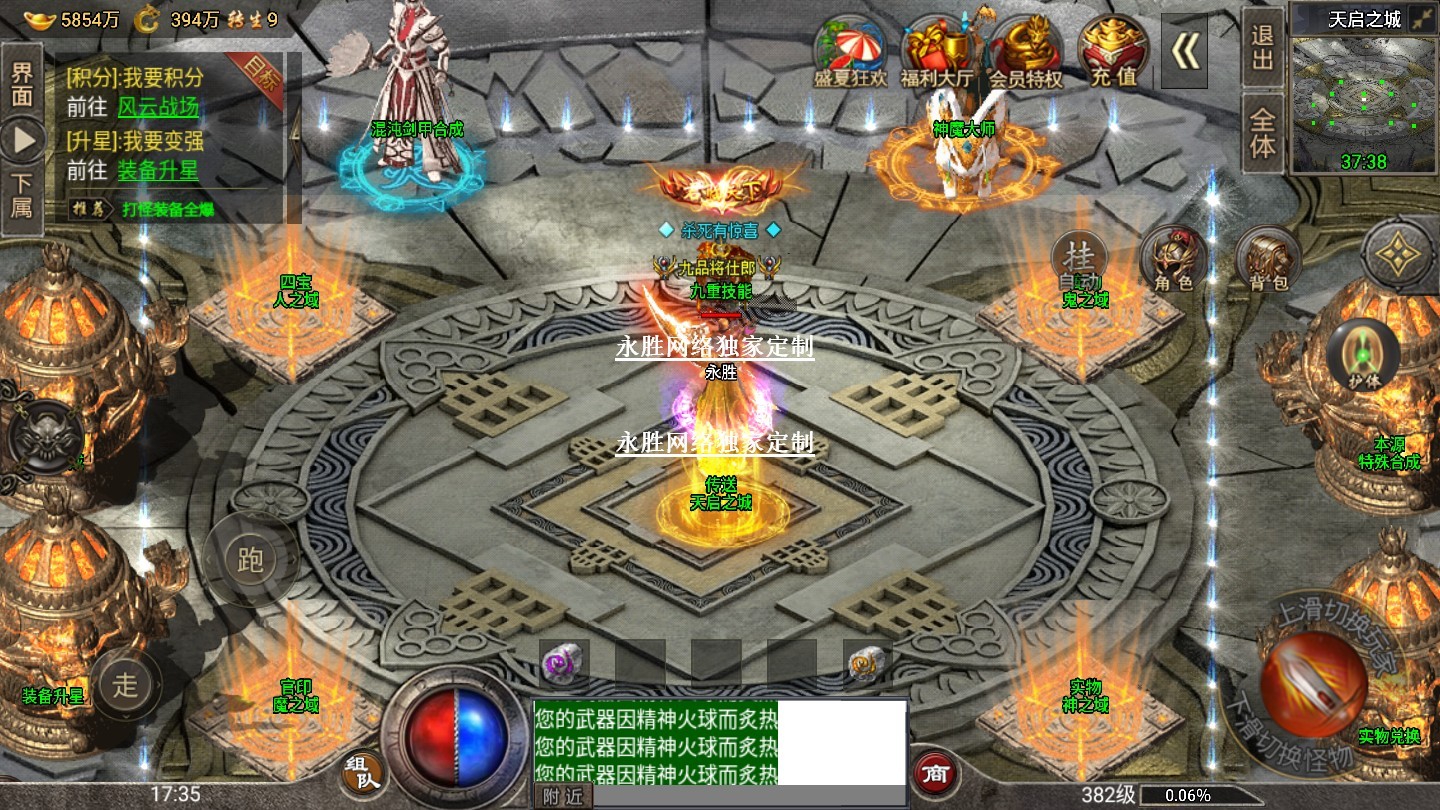Image resolution: width=1440 pixels, height=810 pixels.
Task: Open the 商 shop button
Action: 936,772
